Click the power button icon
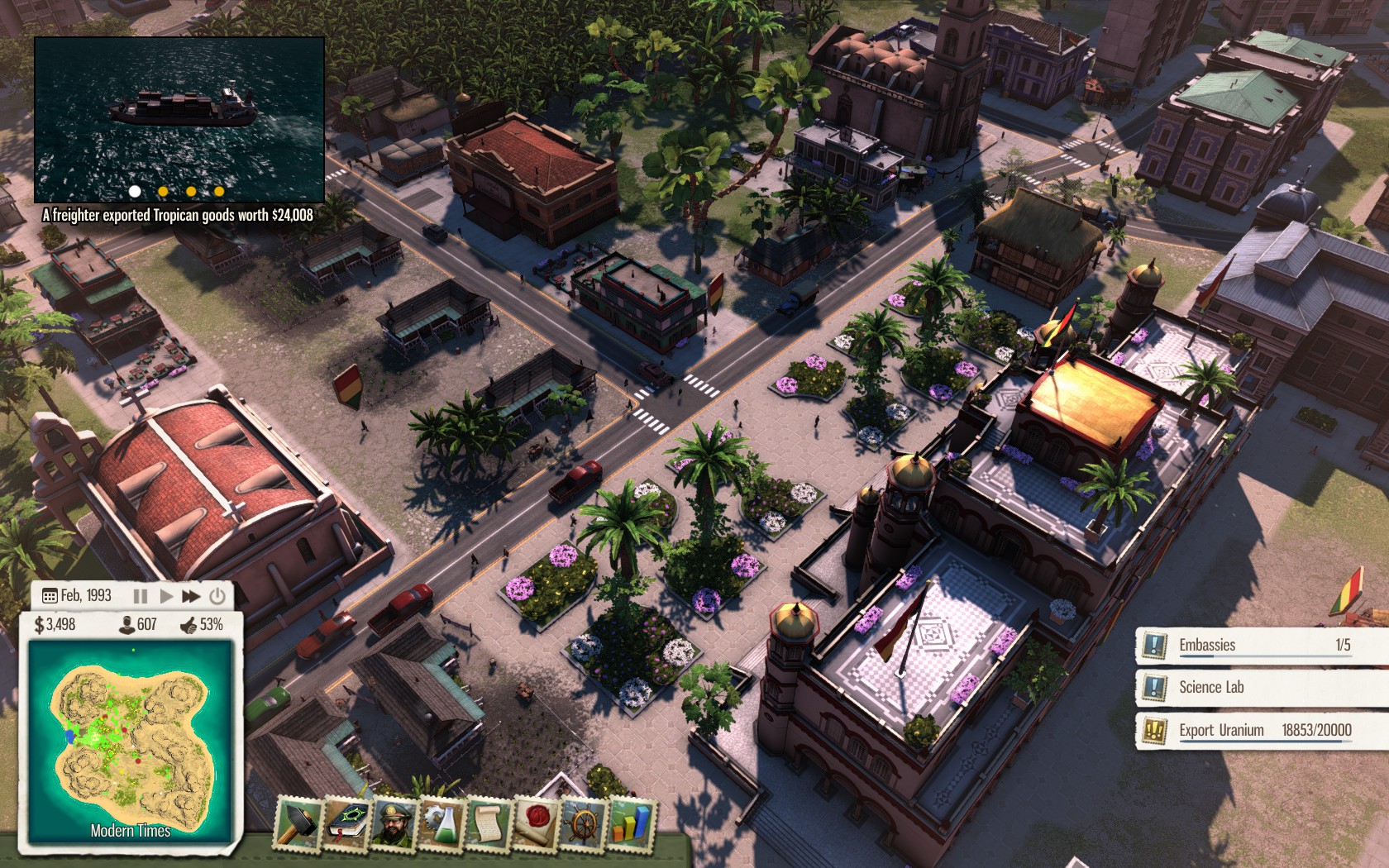The width and height of the screenshot is (1389, 868). click(x=217, y=596)
